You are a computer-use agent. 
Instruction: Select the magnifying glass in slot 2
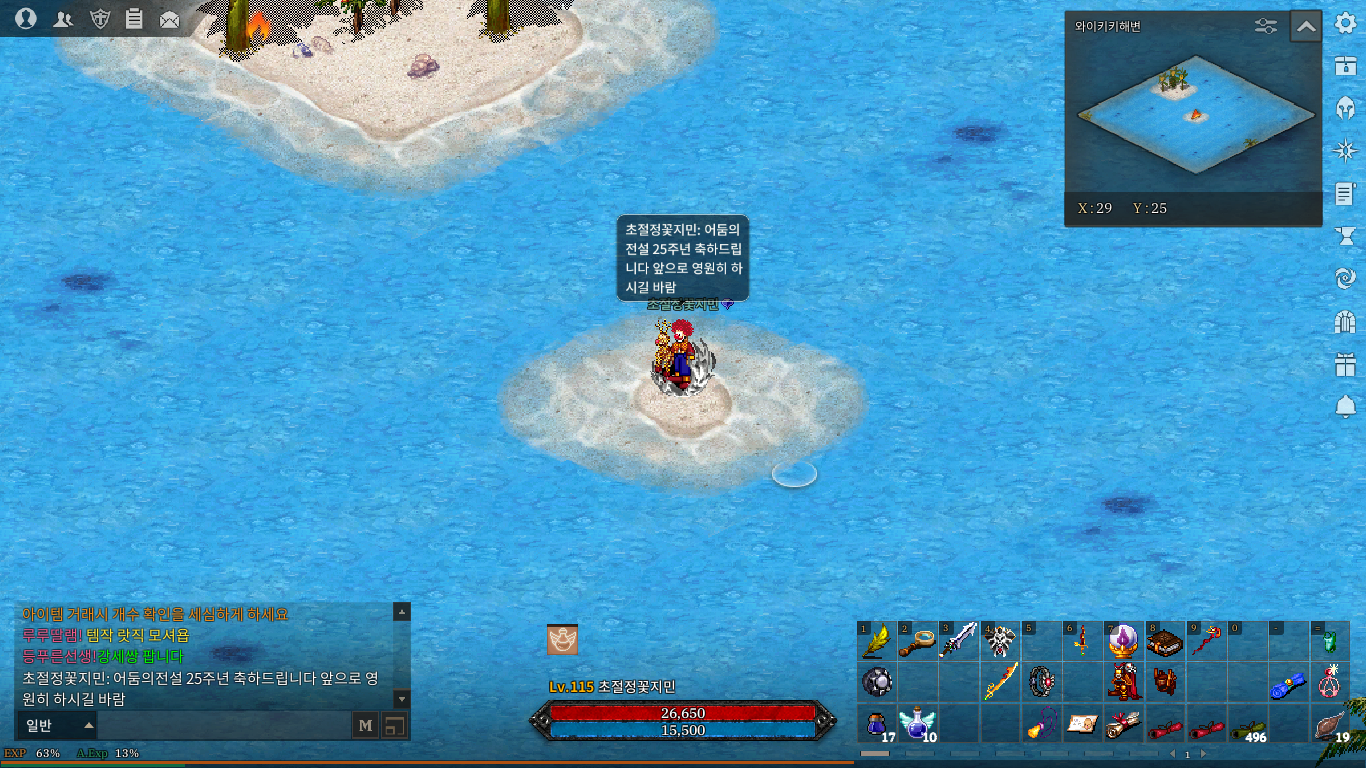coord(918,640)
